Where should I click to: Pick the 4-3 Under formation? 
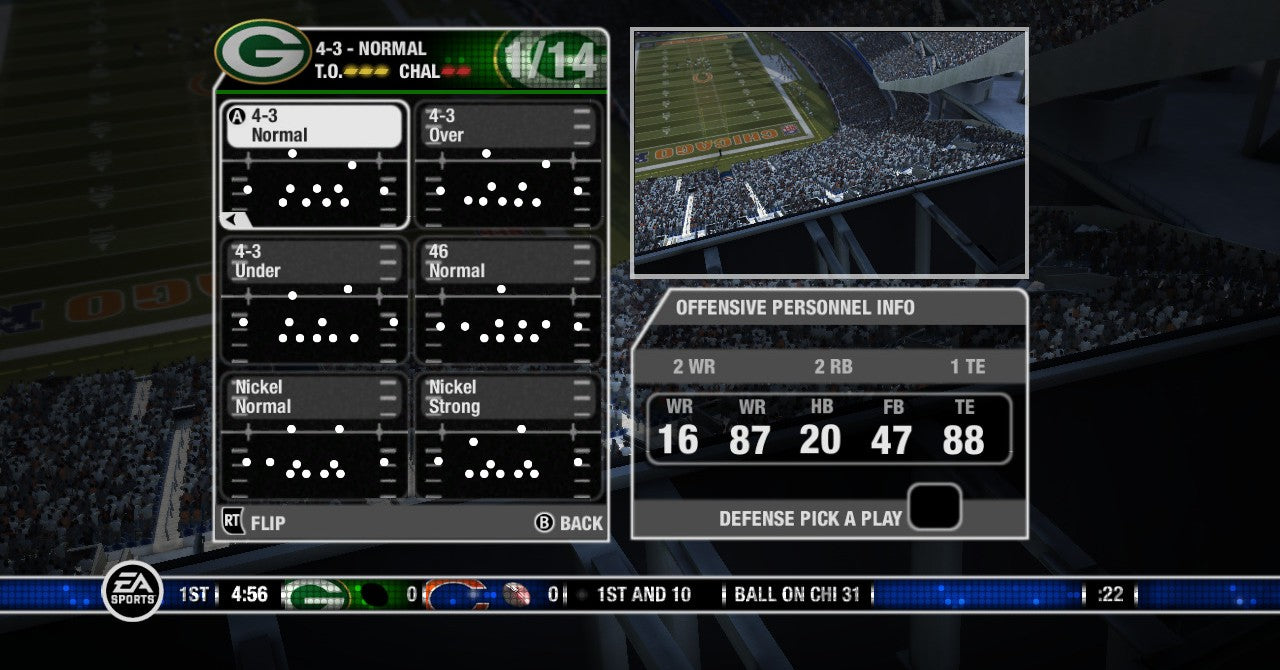(313, 300)
